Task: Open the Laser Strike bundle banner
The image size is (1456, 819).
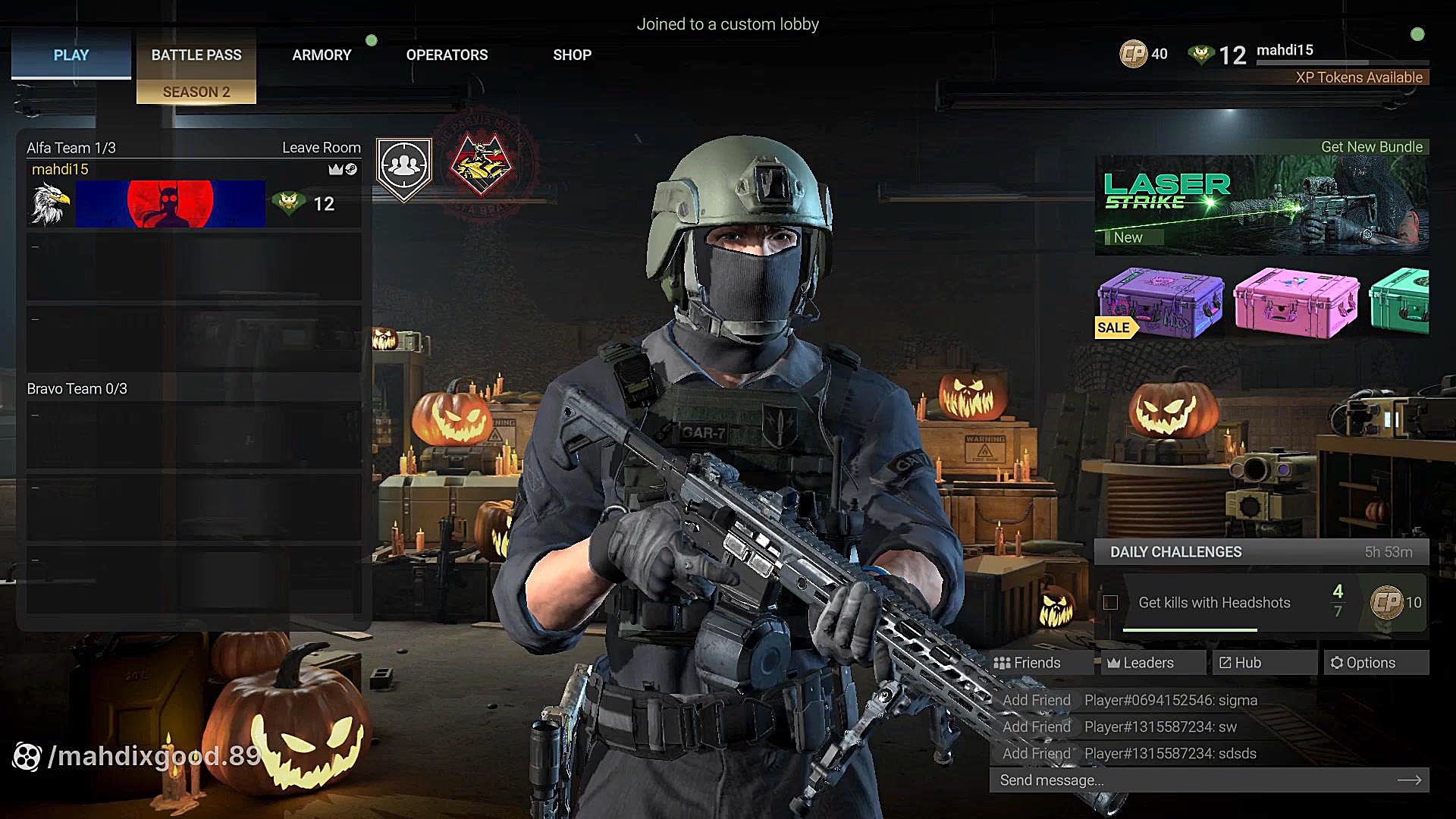Action: [1261, 204]
